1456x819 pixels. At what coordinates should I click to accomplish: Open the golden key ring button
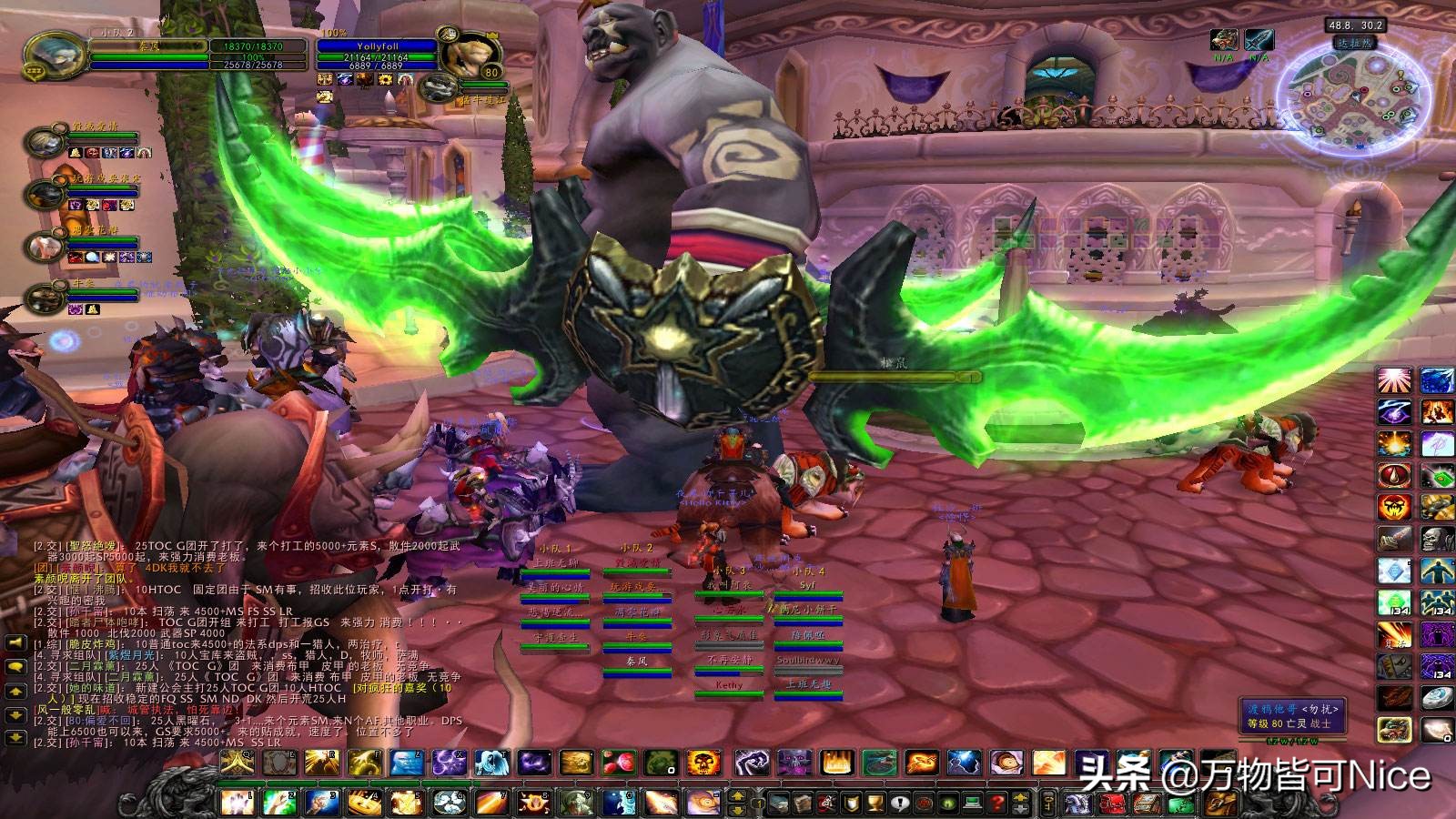[x=1047, y=803]
